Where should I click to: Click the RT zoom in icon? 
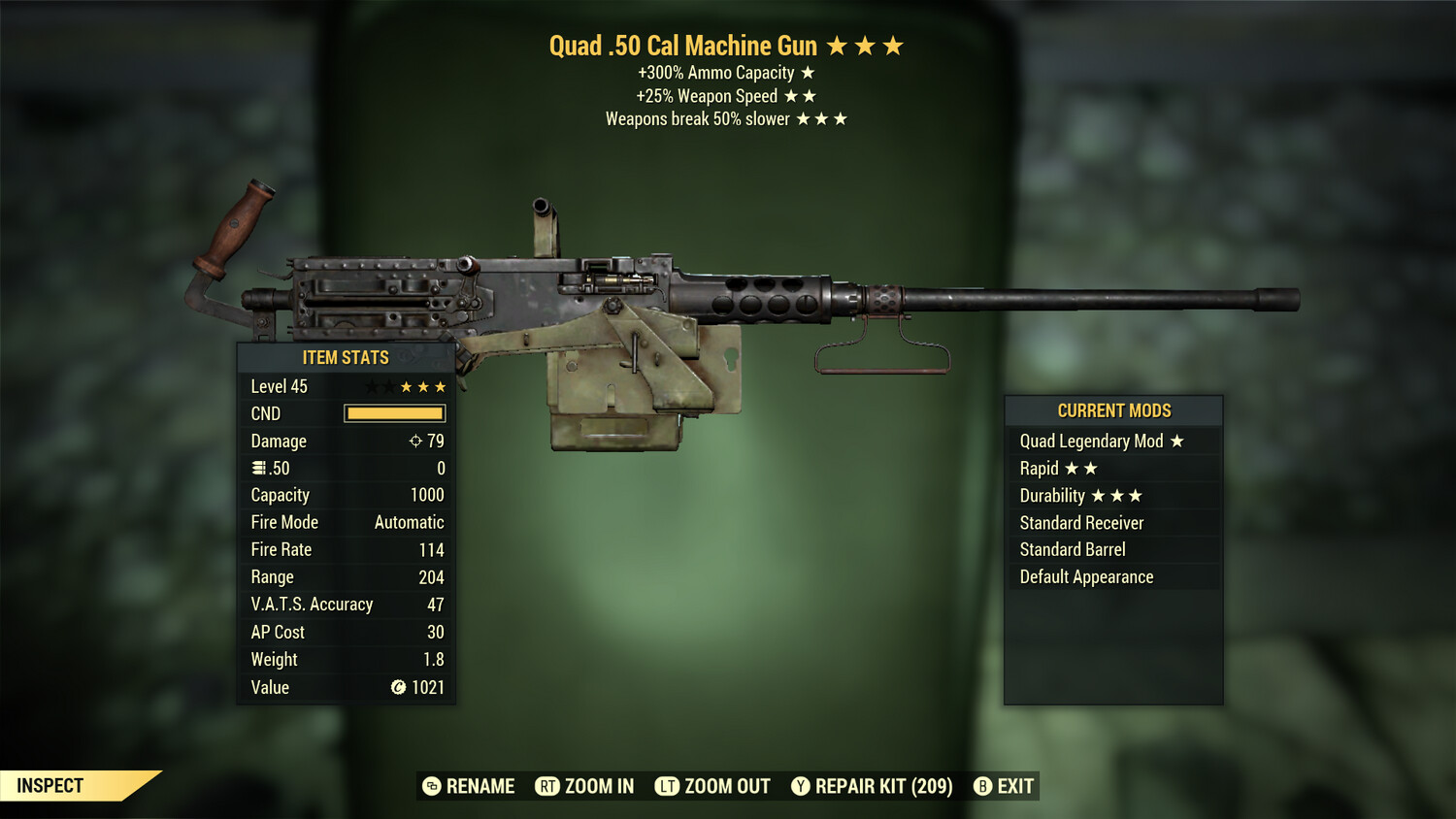point(548,787)
